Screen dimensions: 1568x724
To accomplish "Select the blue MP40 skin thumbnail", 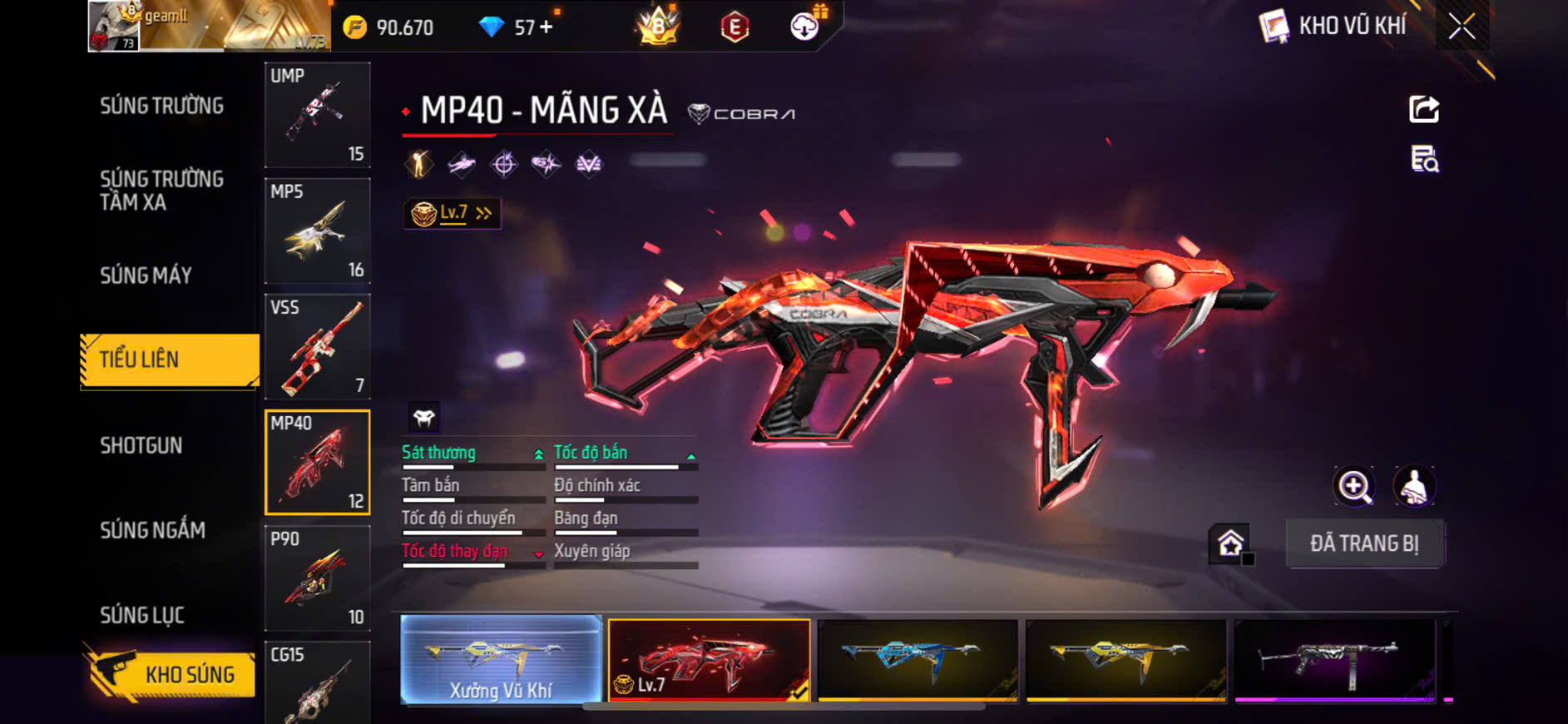I will pos(918,659).
